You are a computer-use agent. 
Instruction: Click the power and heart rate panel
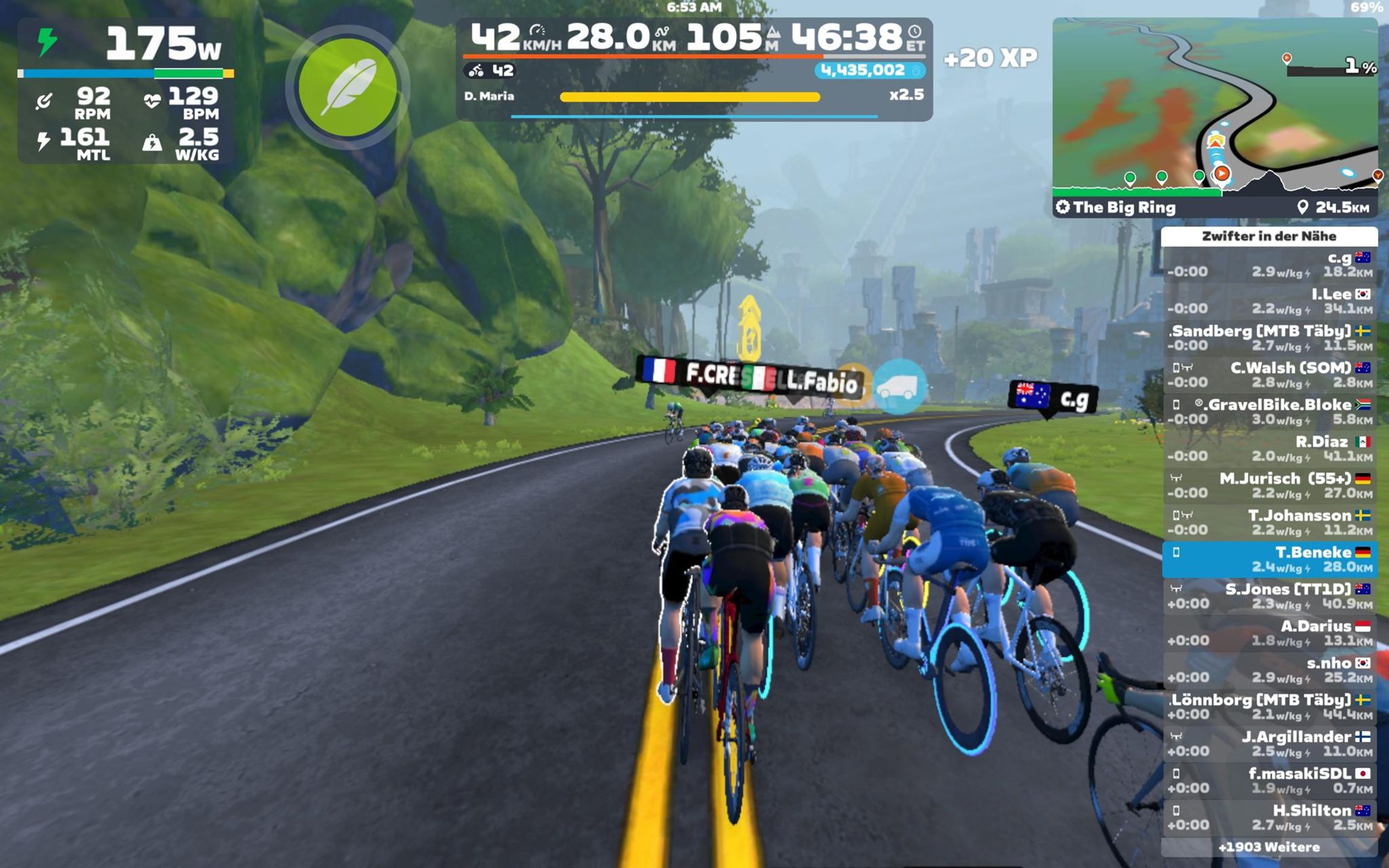(x=126, y=92)
